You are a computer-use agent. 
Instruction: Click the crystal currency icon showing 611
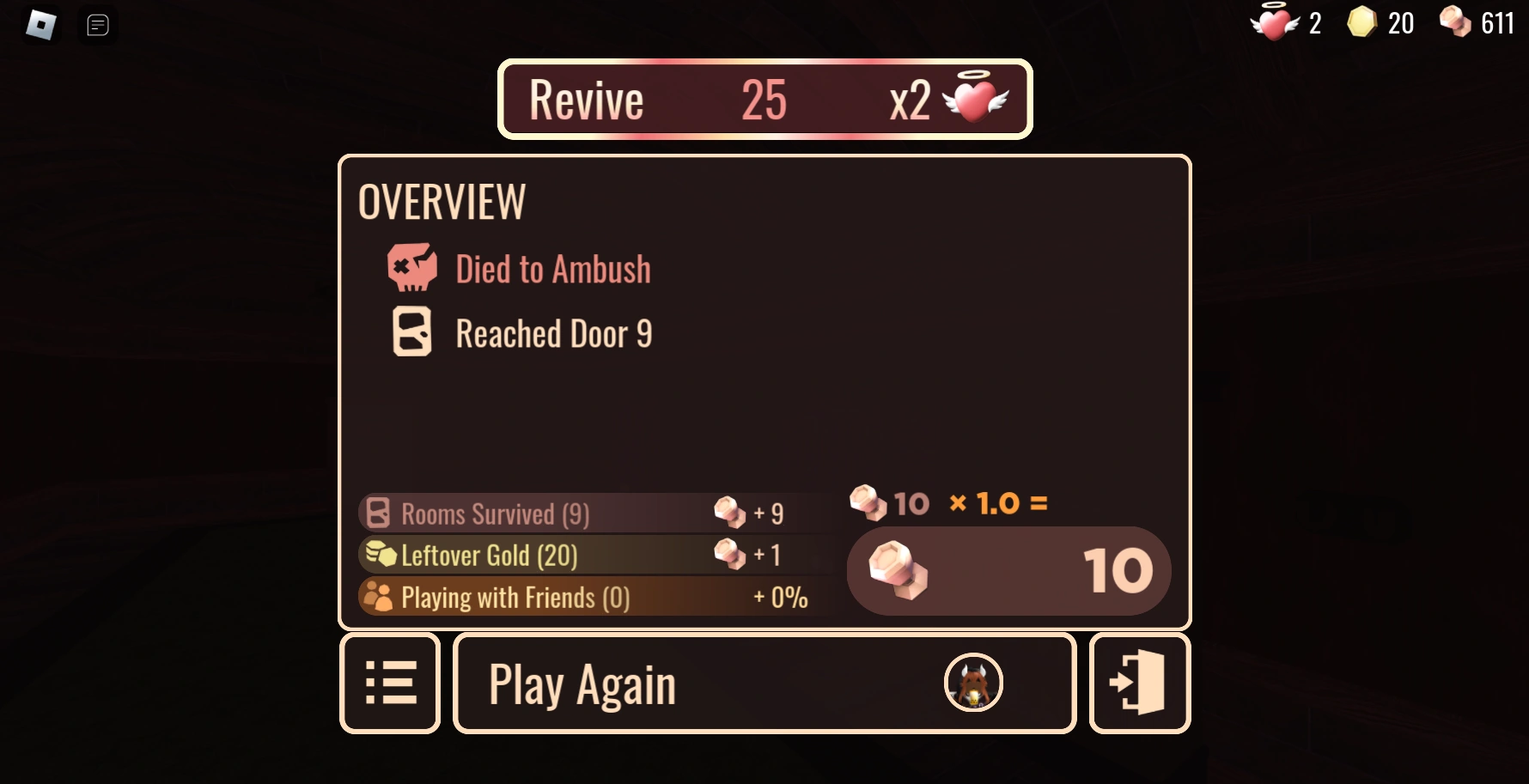click(1456, 21)
